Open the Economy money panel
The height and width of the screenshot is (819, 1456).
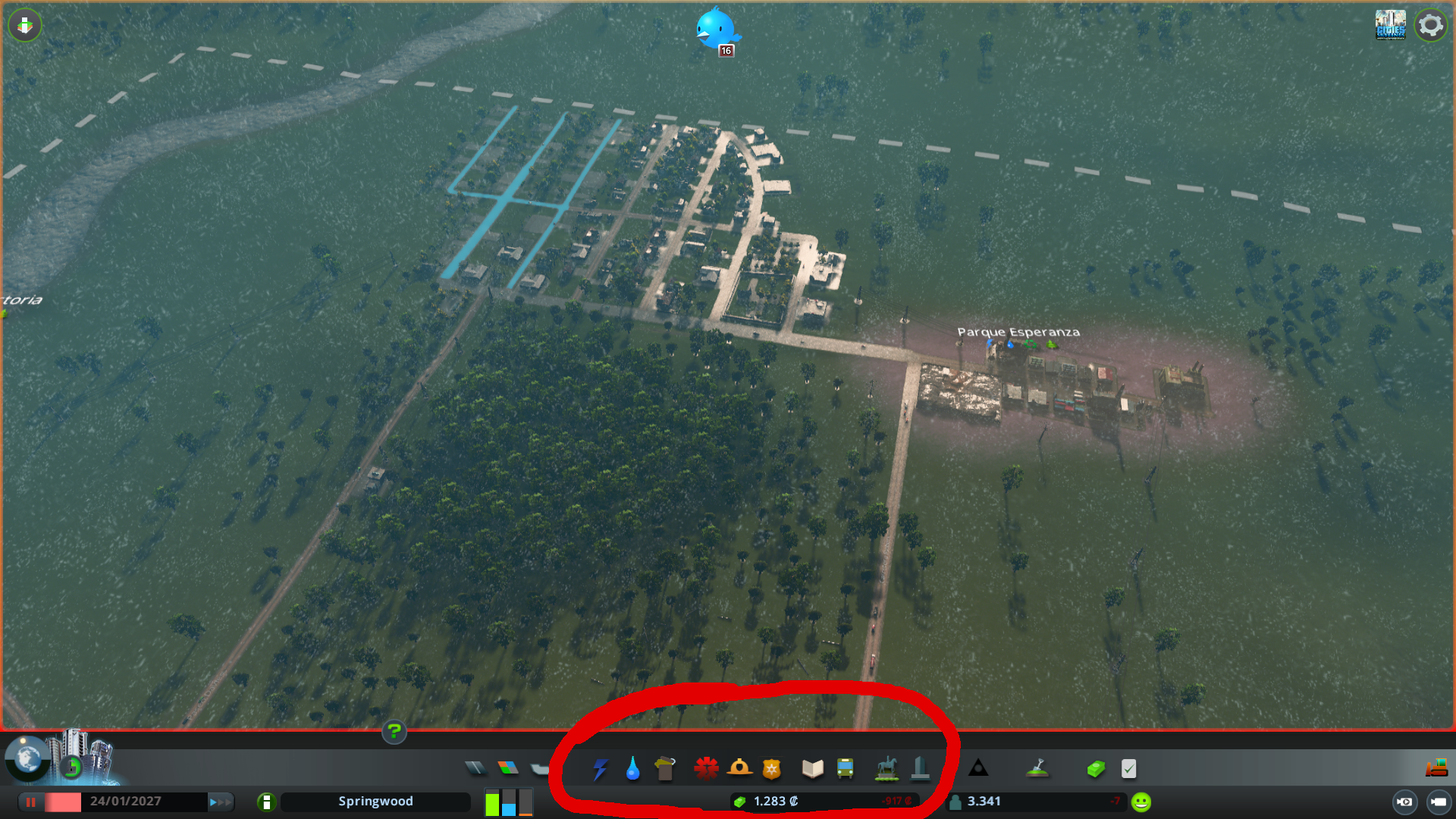1097,768
